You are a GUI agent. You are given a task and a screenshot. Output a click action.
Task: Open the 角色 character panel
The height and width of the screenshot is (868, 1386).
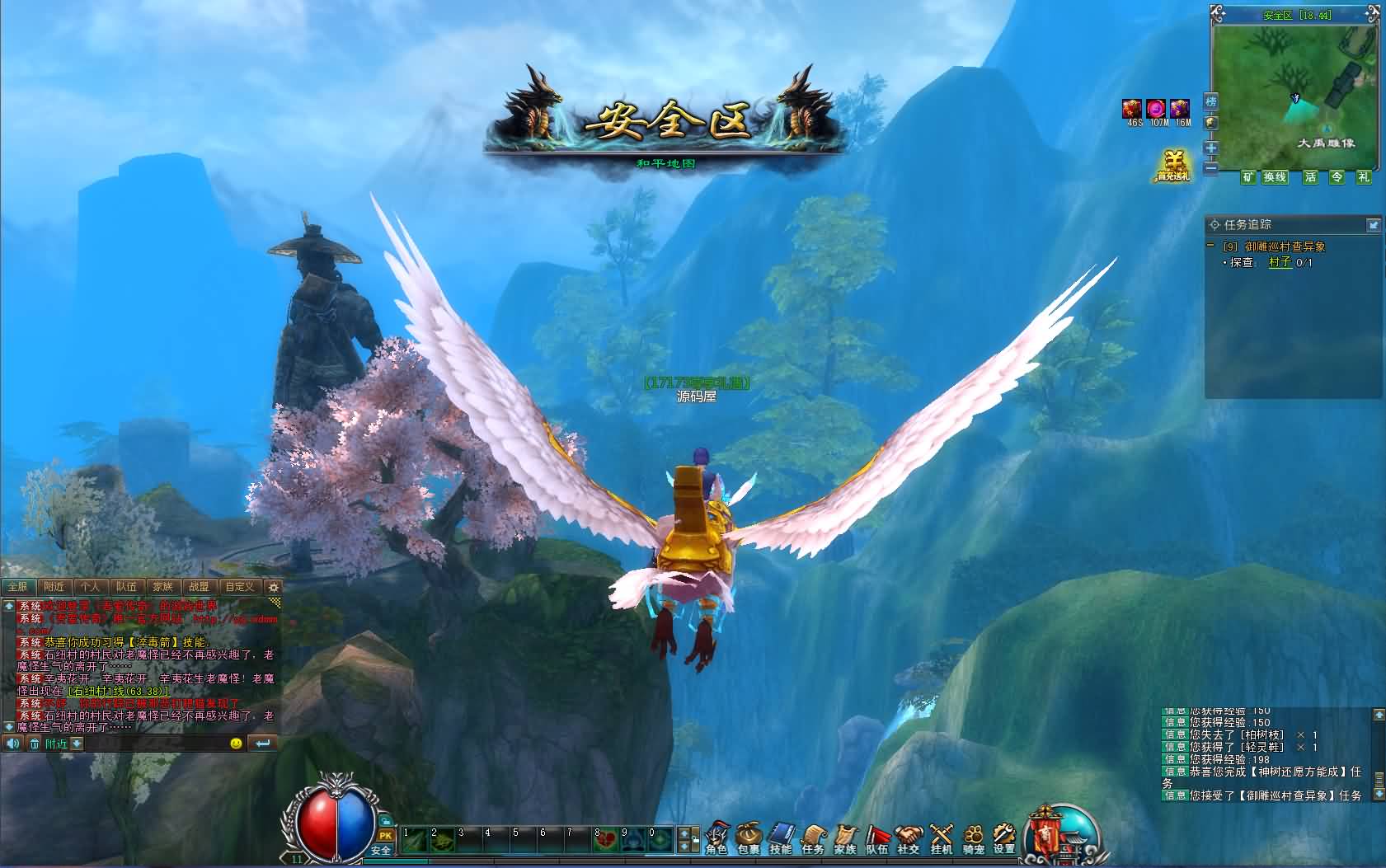[716, 838]
